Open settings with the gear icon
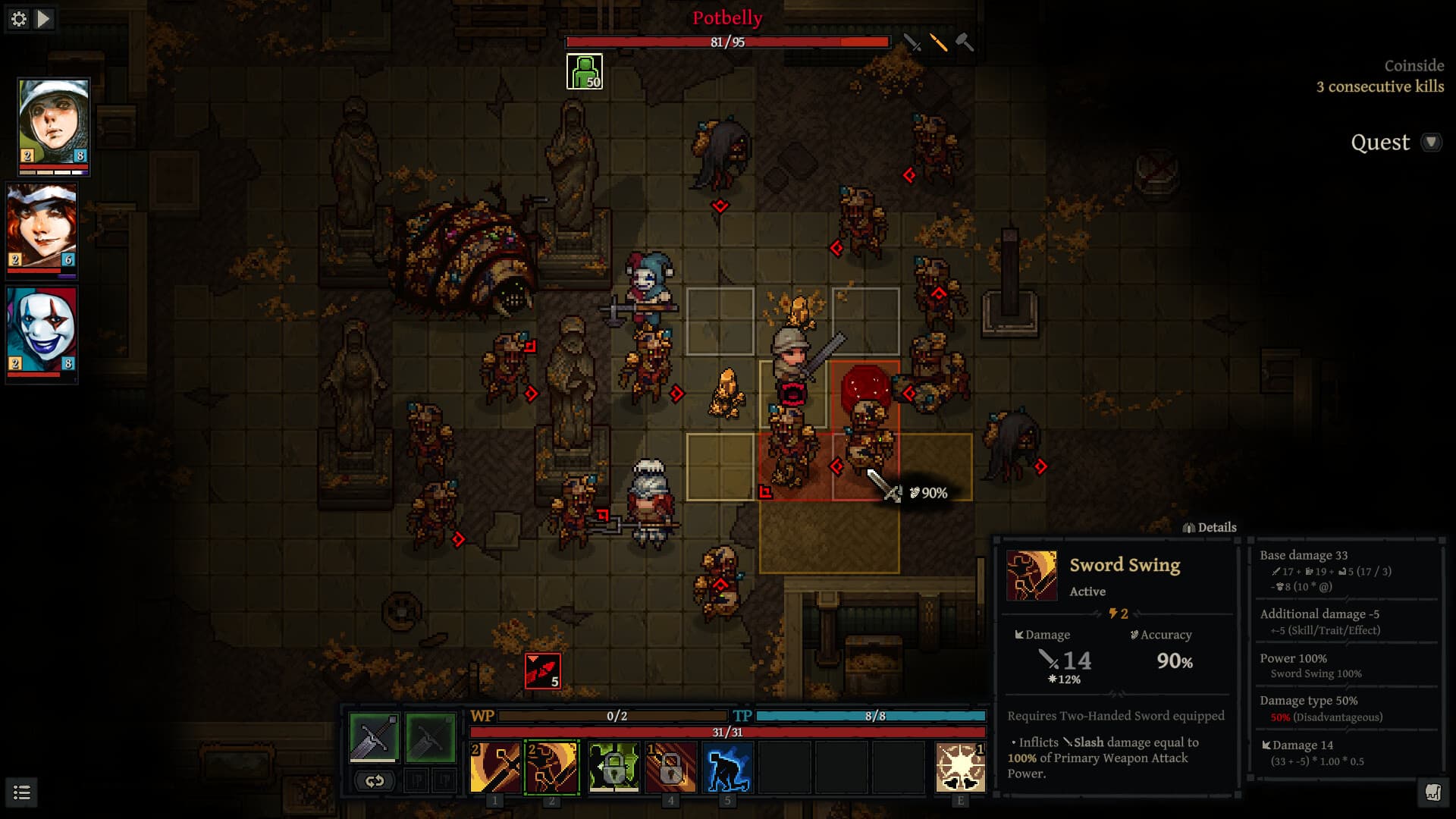The width and height of the screenshot is (1456, 819). 19,19
